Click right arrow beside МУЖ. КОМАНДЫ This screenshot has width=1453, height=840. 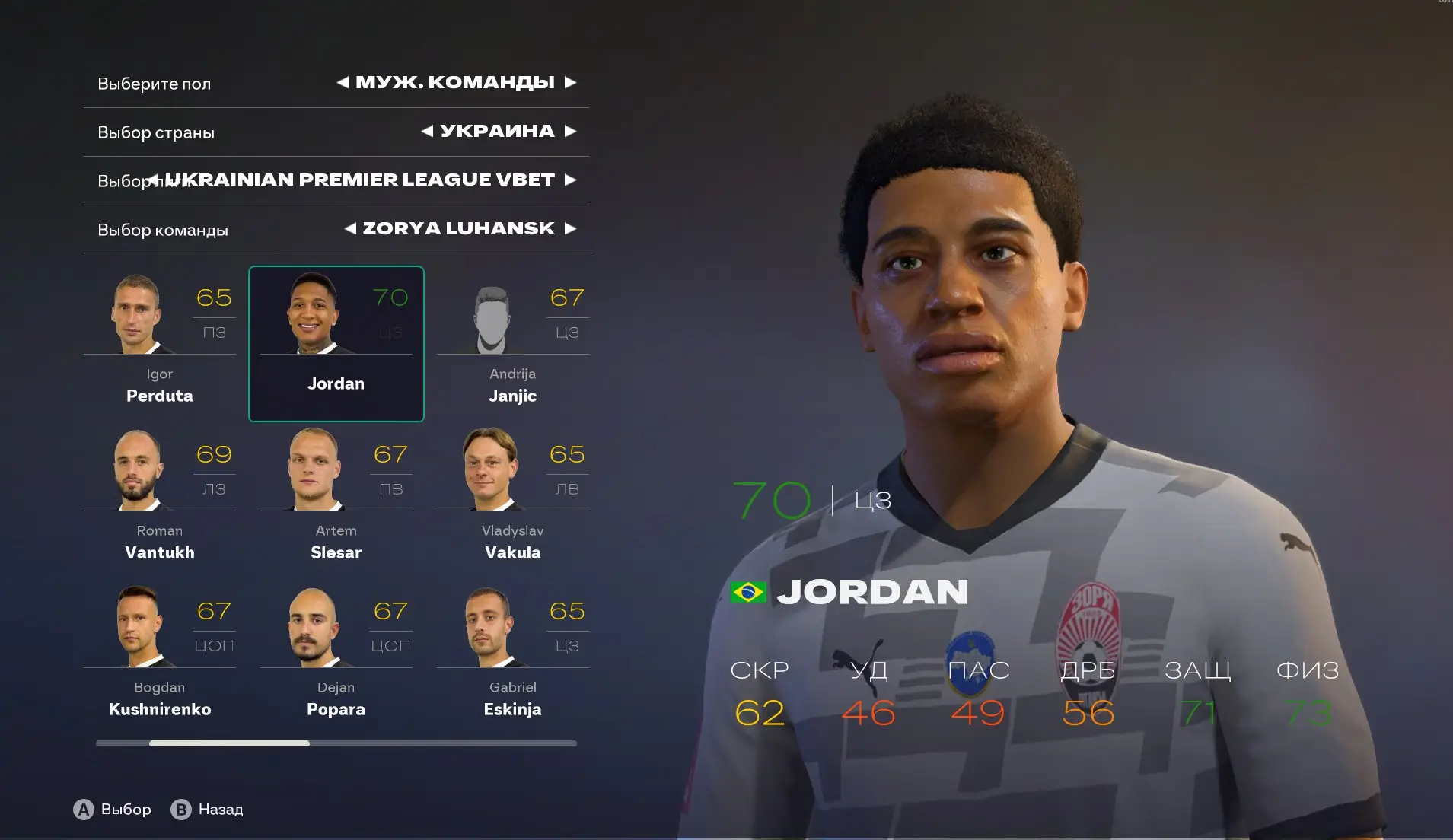570,82
